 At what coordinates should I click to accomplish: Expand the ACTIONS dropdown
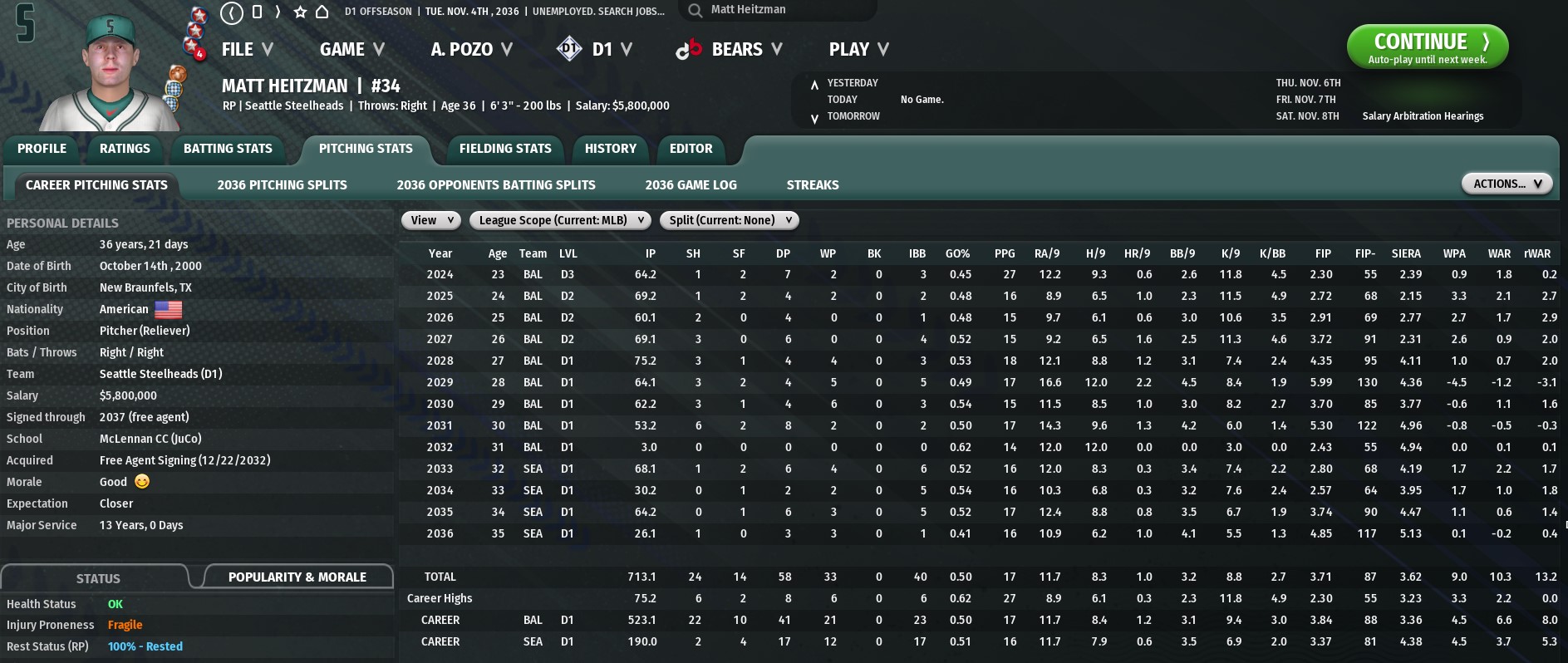click(x=1507, y=184)
